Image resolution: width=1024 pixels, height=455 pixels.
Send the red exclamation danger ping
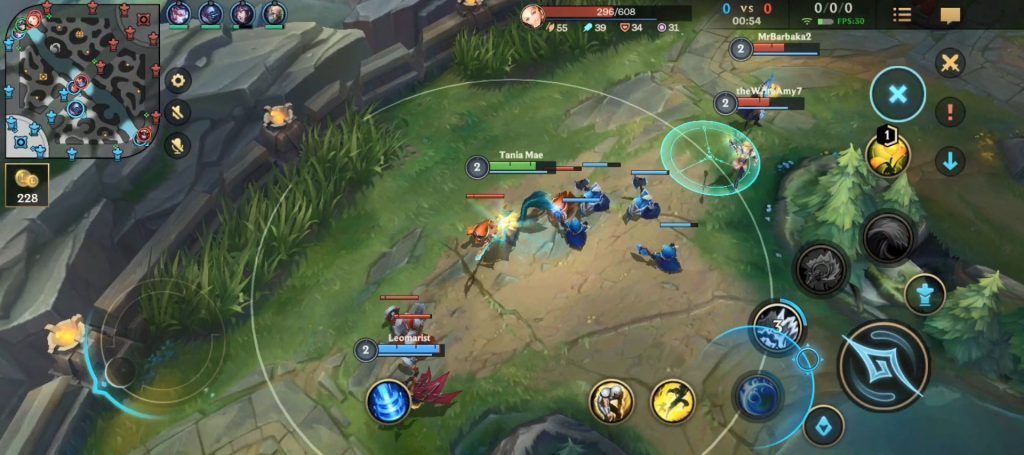point(950,111)
